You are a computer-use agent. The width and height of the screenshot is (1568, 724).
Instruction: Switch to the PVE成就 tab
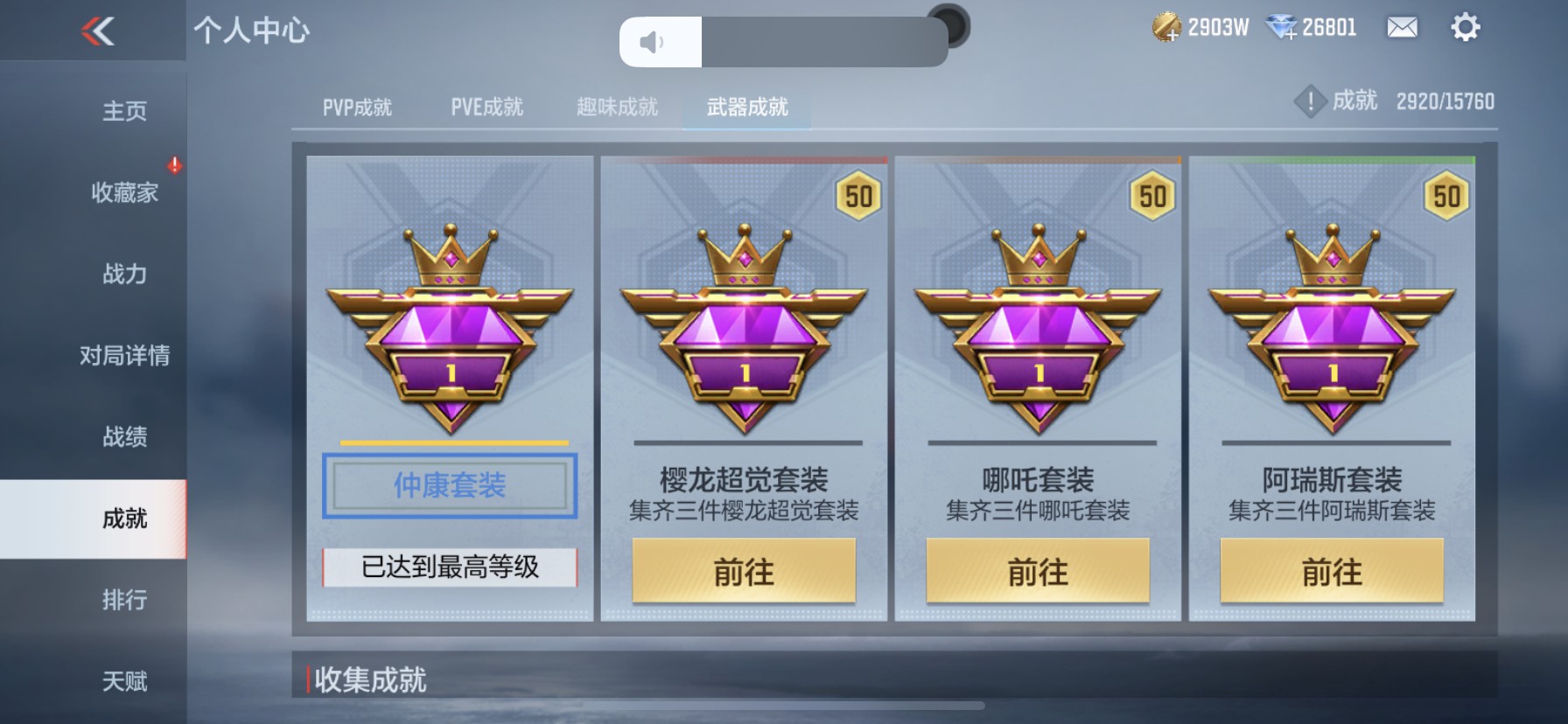click(486, 107)
